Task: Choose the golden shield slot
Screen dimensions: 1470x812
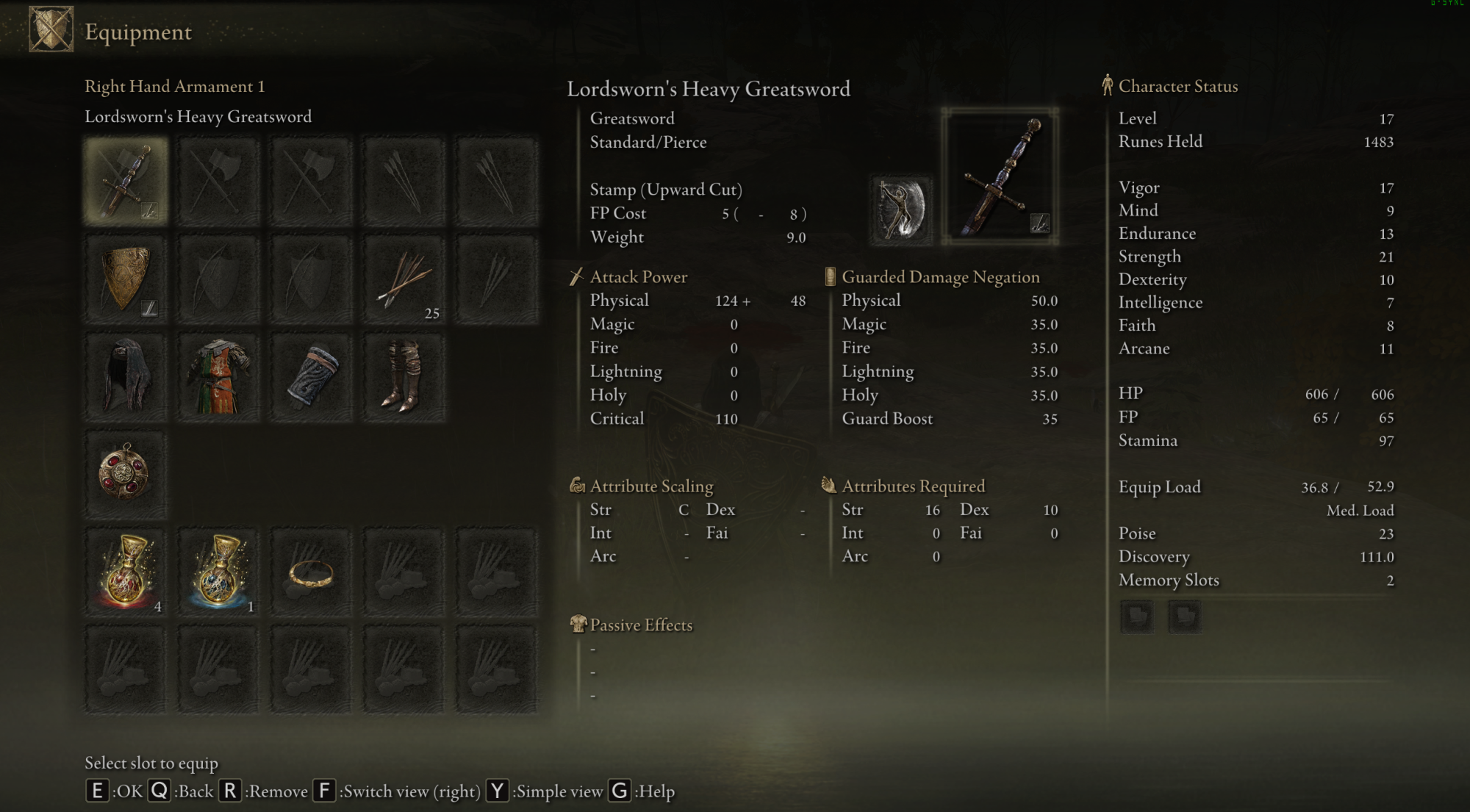Action: coord(126,280)
